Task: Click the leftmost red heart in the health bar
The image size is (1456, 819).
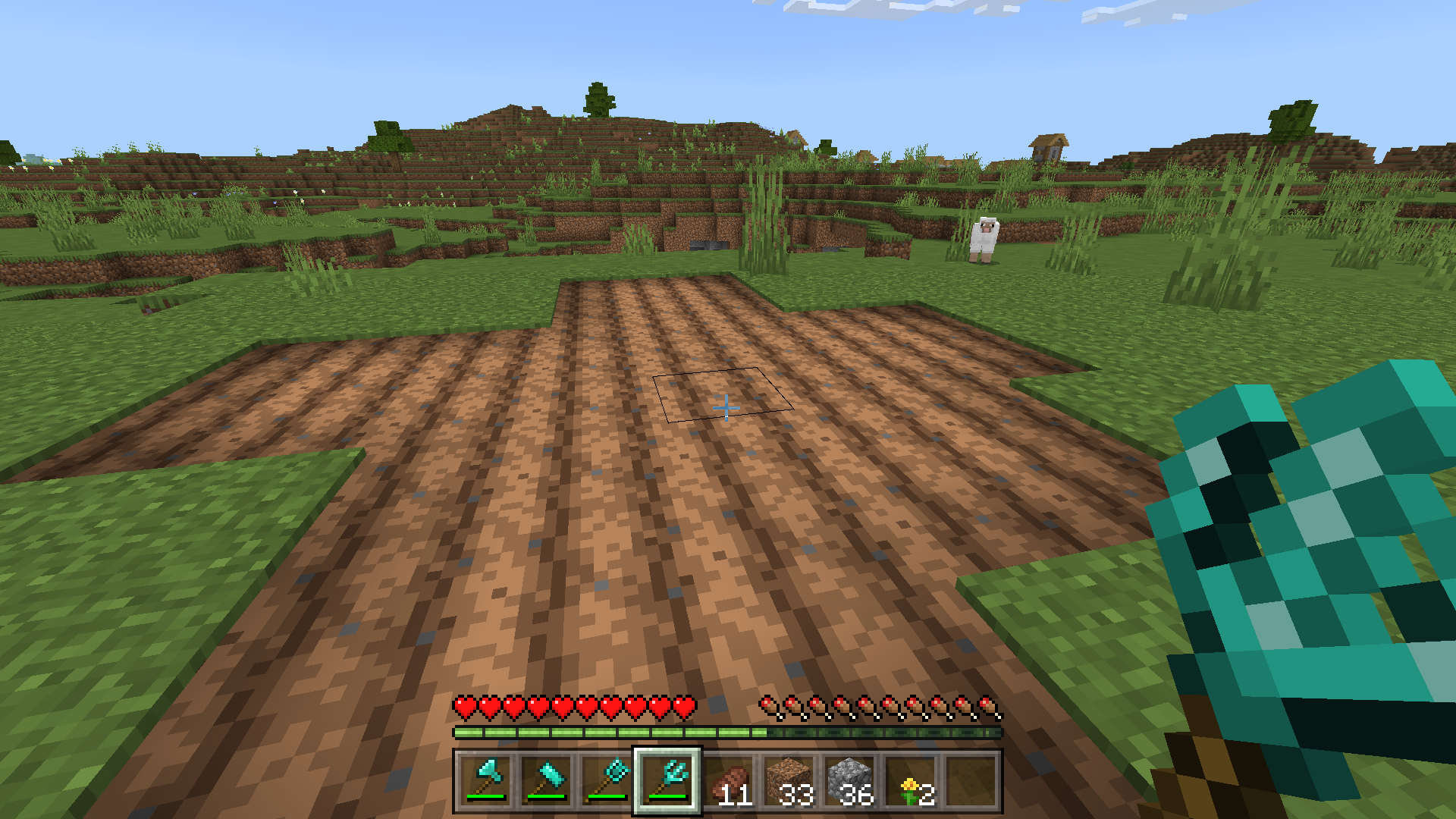Action: tap(463, 705)
